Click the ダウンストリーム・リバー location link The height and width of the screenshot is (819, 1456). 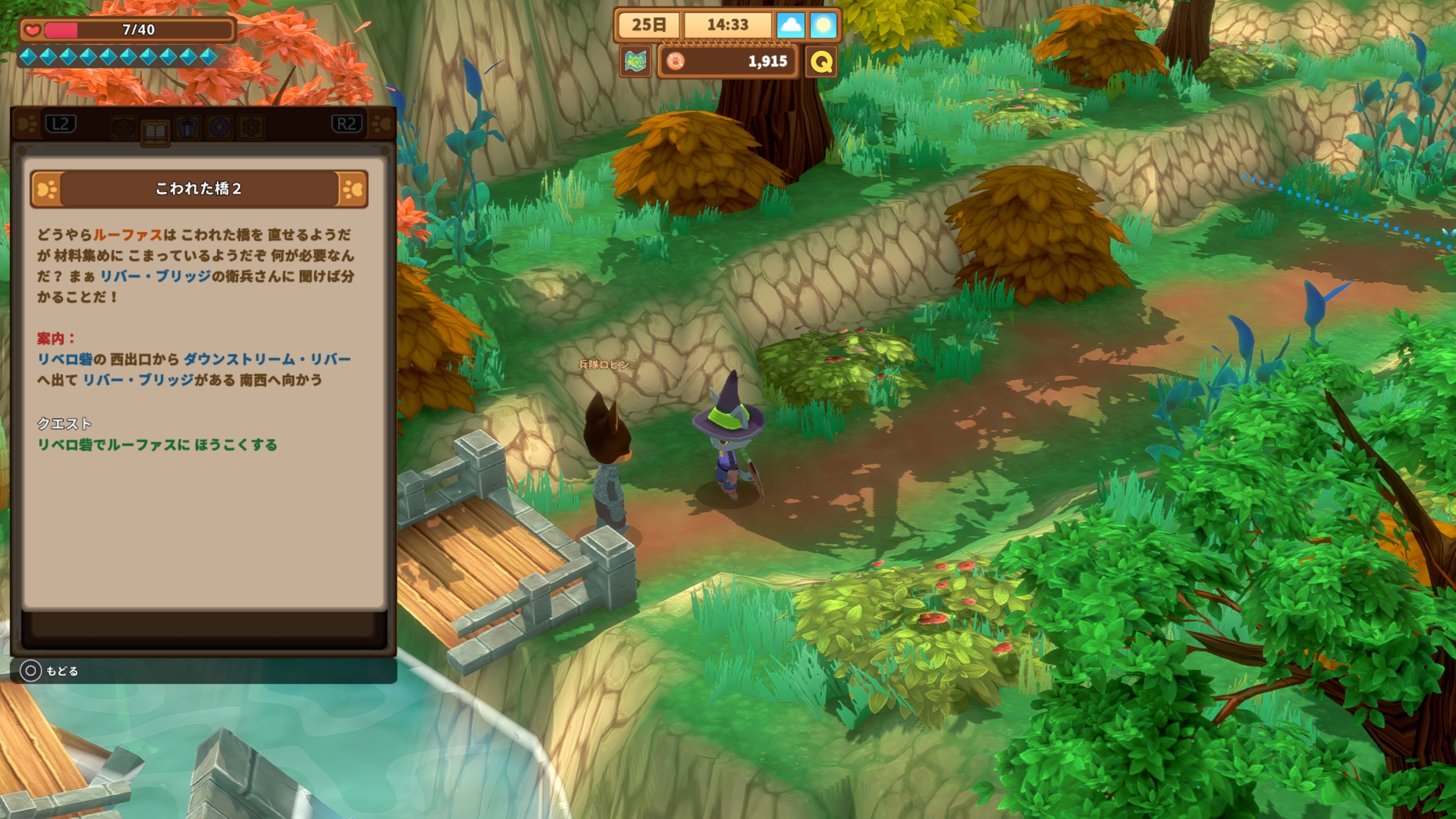(267, 359)
